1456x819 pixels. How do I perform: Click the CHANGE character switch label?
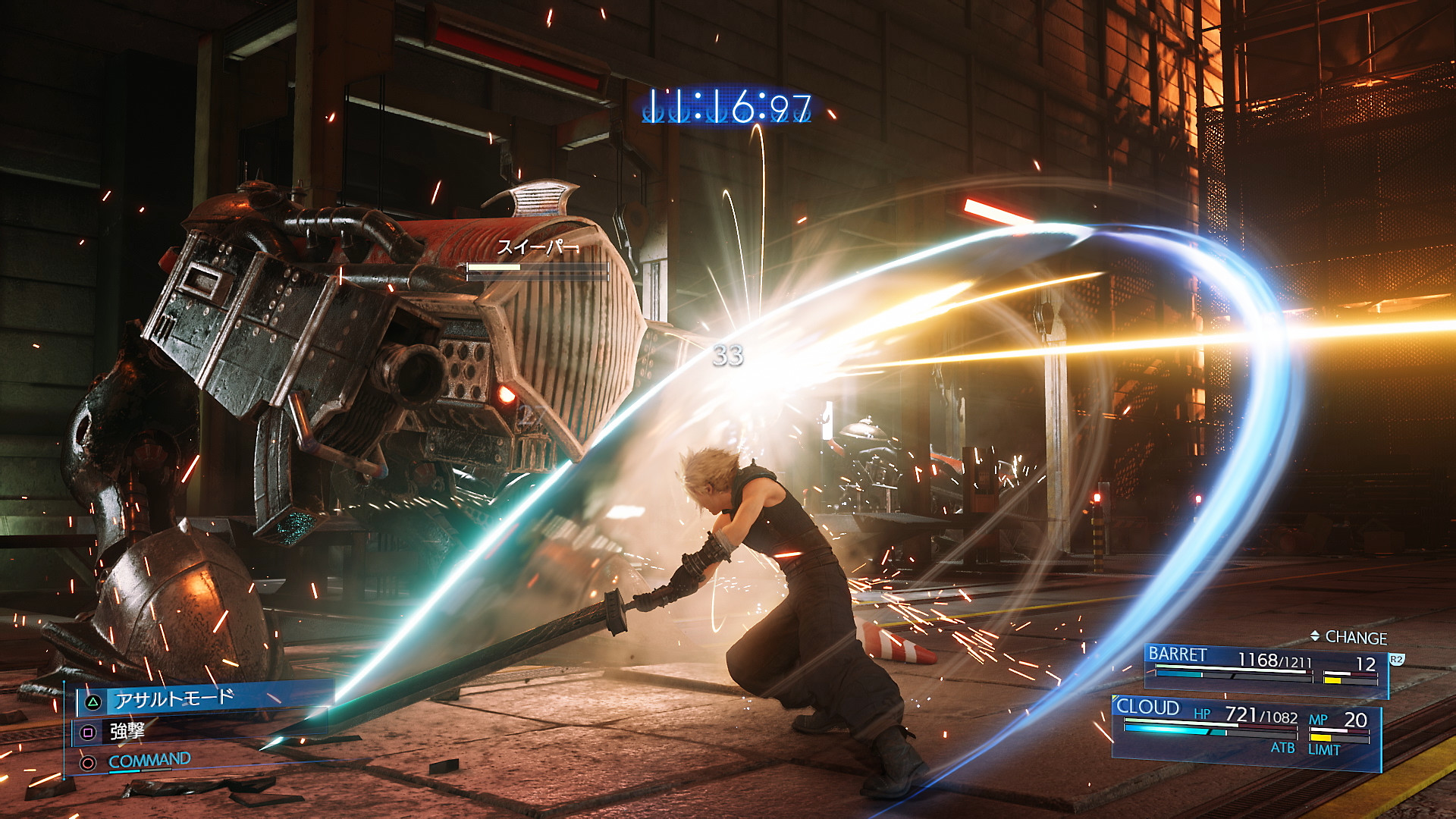click(x=1354, y=638)
